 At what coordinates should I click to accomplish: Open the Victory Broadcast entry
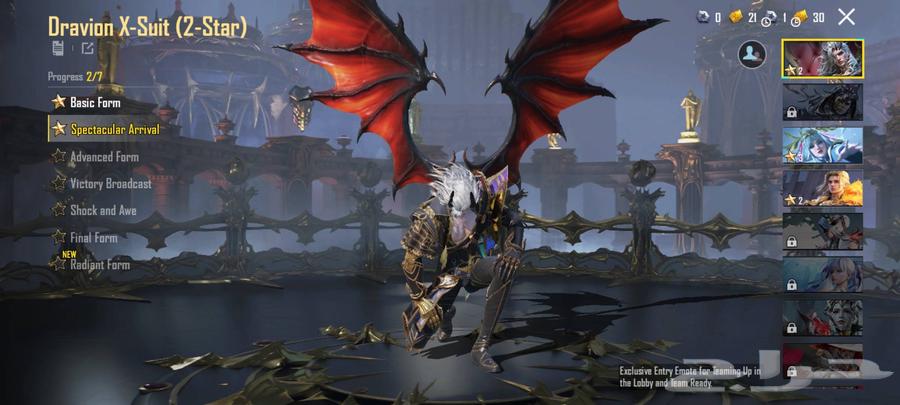[x=109, y=184]
